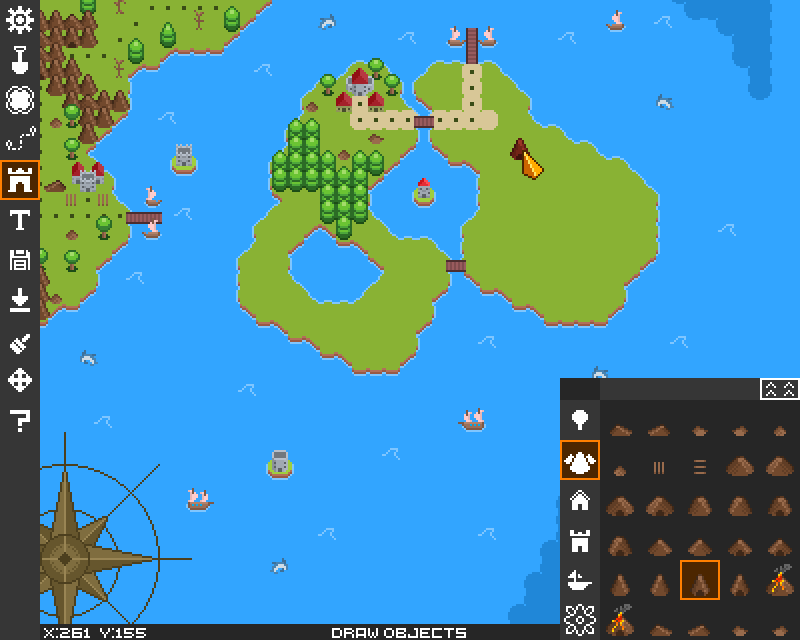Switch to the mountain objects category
800x640 pixels.
tap(580, 460)
